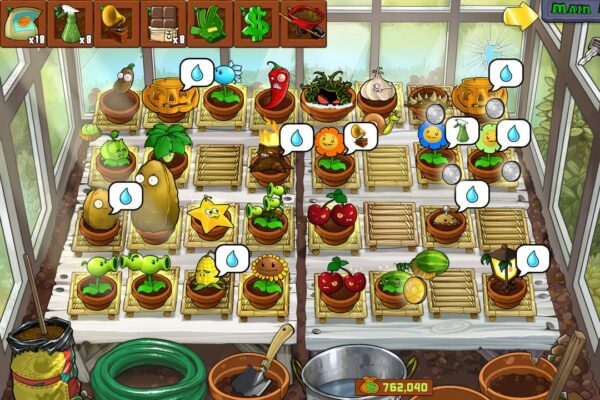The height and width of the screenshot is (400, 600).
Task: Go to the next garden with yellow arrow
Action: [x=520, y=16]
